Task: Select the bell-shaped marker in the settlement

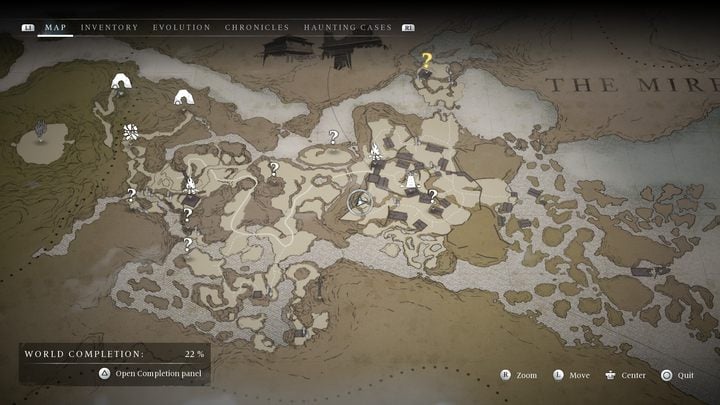Action: [410, 182]
